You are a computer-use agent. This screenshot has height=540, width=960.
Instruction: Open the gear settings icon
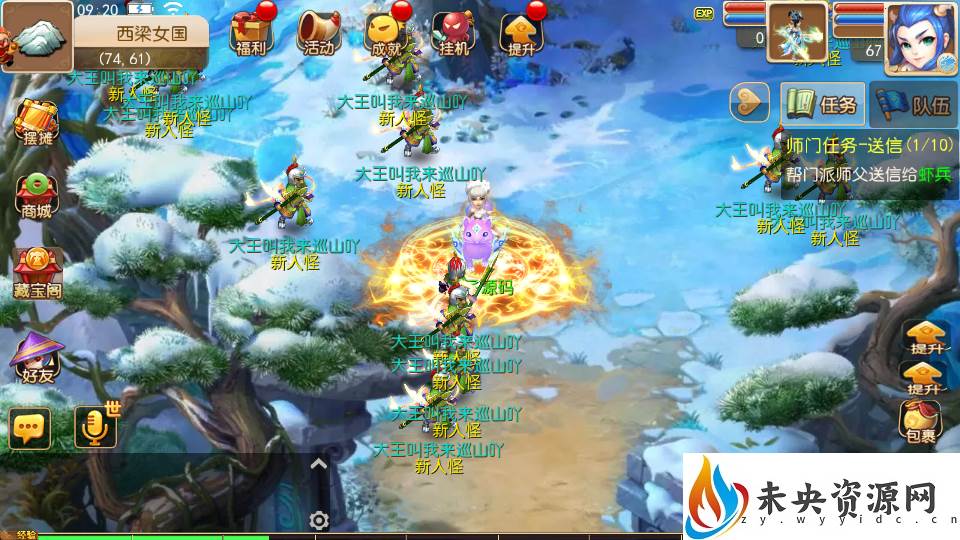point(319,520)
